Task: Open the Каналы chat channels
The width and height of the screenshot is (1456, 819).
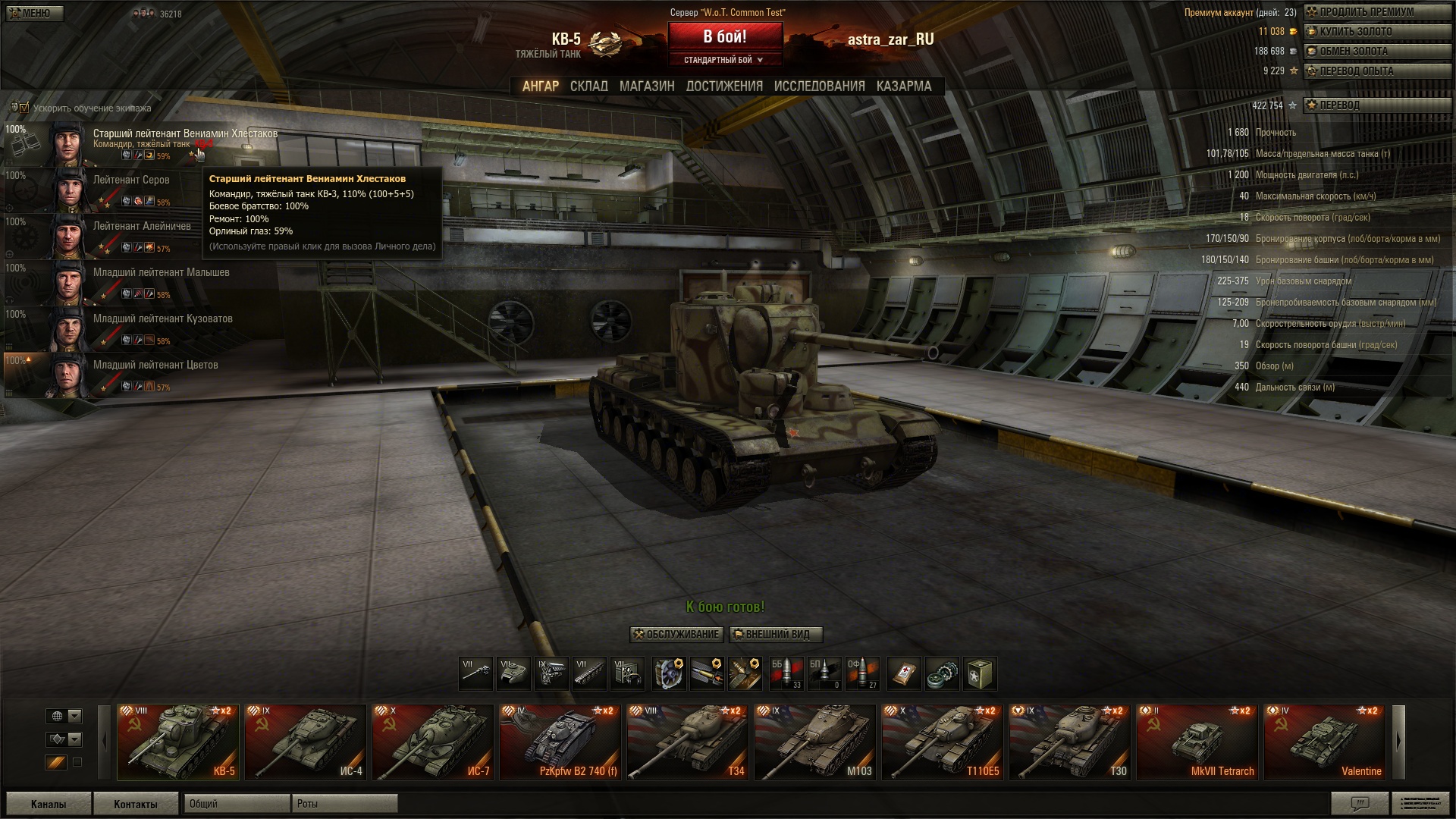Action: tap(49, 804)
